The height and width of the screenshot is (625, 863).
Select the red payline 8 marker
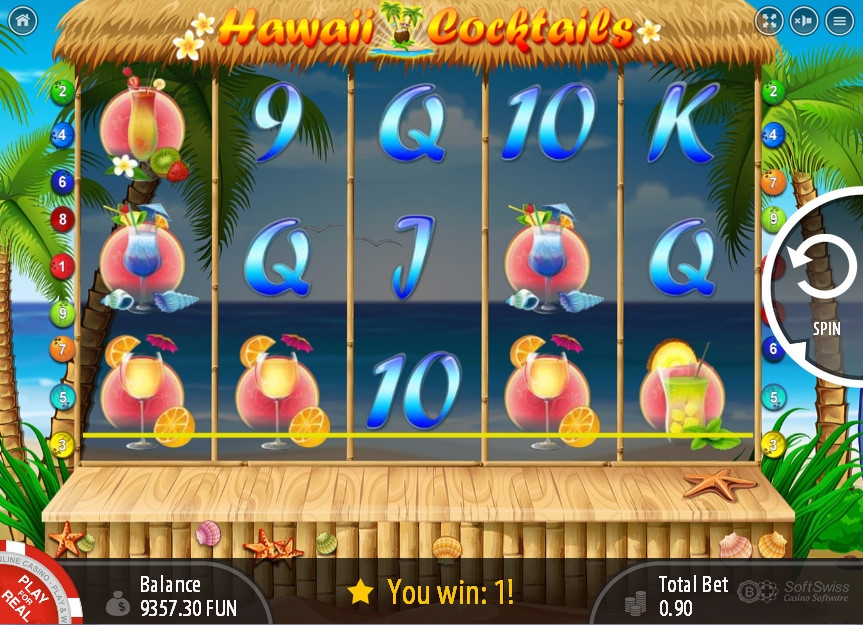[x=62, y=220]
